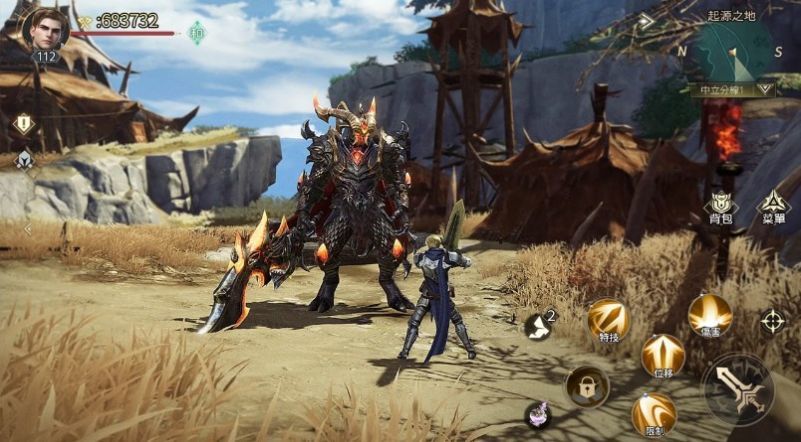The height and width of the screenshot is (442, 801).
Task: Attack with the sword basic attack button
Action: pos(738,388)
